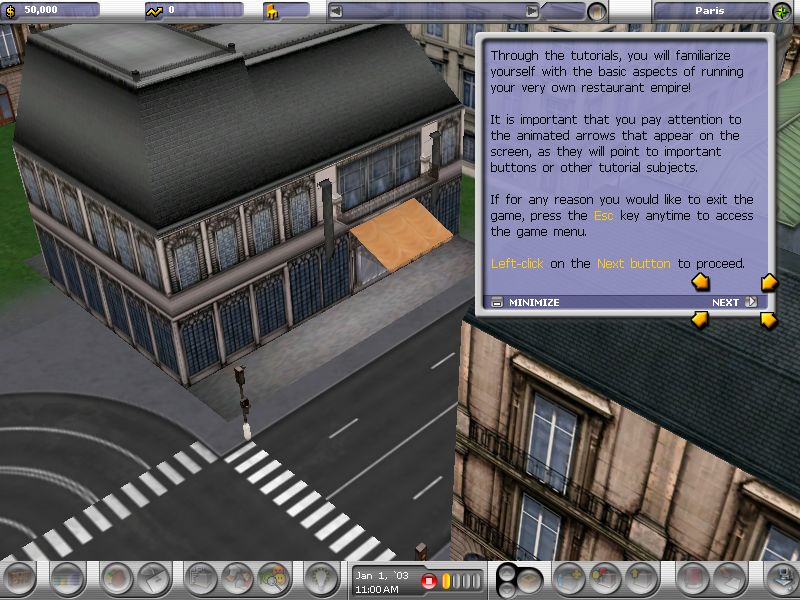This screenshot has width=800, height=600.
Task: Stop game time with the red button
Action: coord(429,581)
